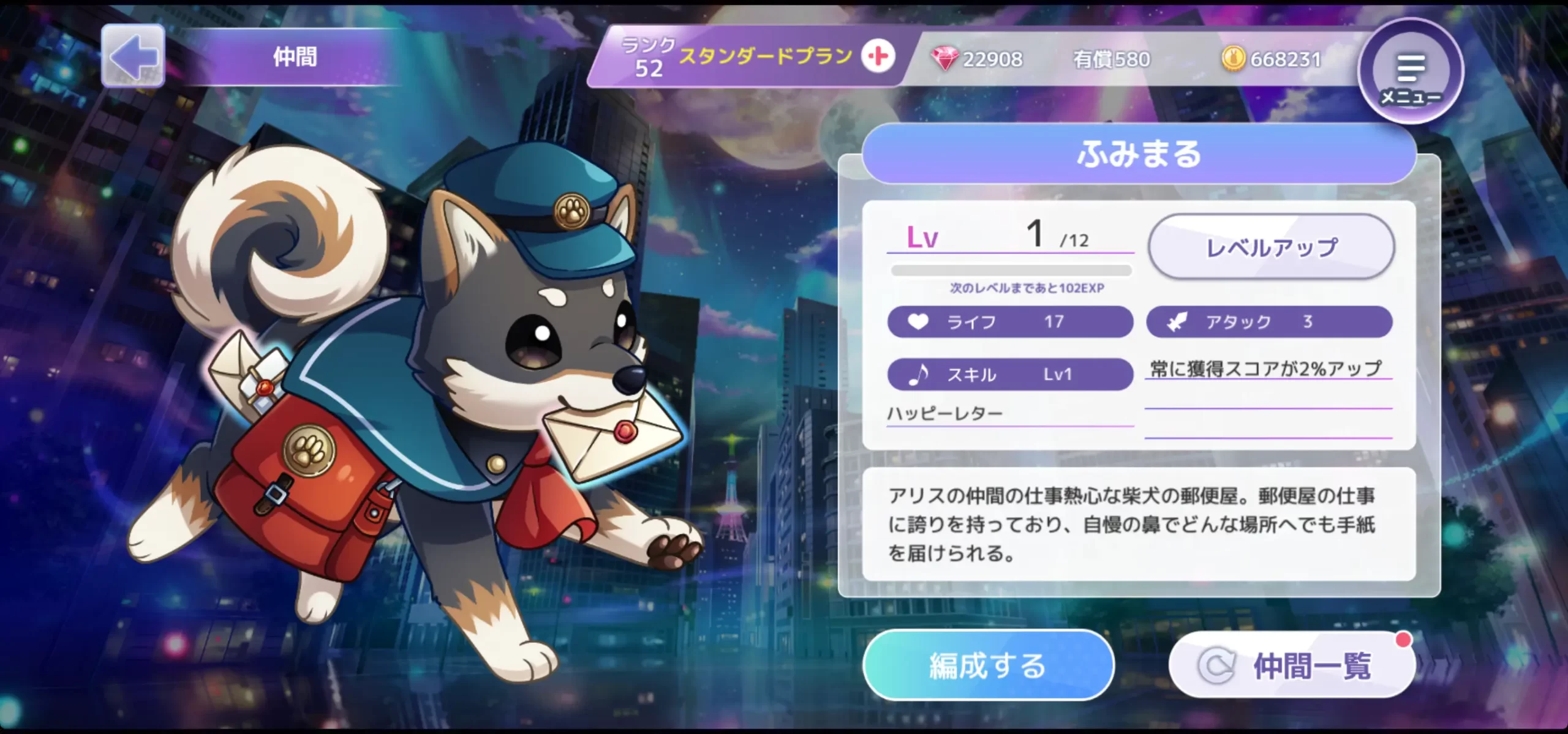Image resolution: width=1568 pixels, height=734 pixels.
Task: Tap the レベルアップ level up button
Action: click(x=1271, y=247)
